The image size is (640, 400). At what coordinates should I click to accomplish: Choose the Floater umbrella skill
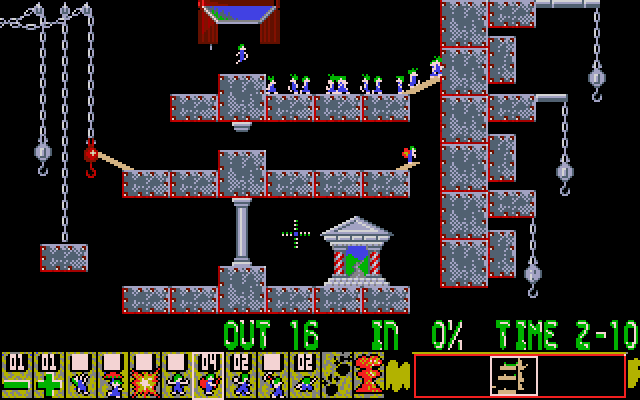point(112,375)
